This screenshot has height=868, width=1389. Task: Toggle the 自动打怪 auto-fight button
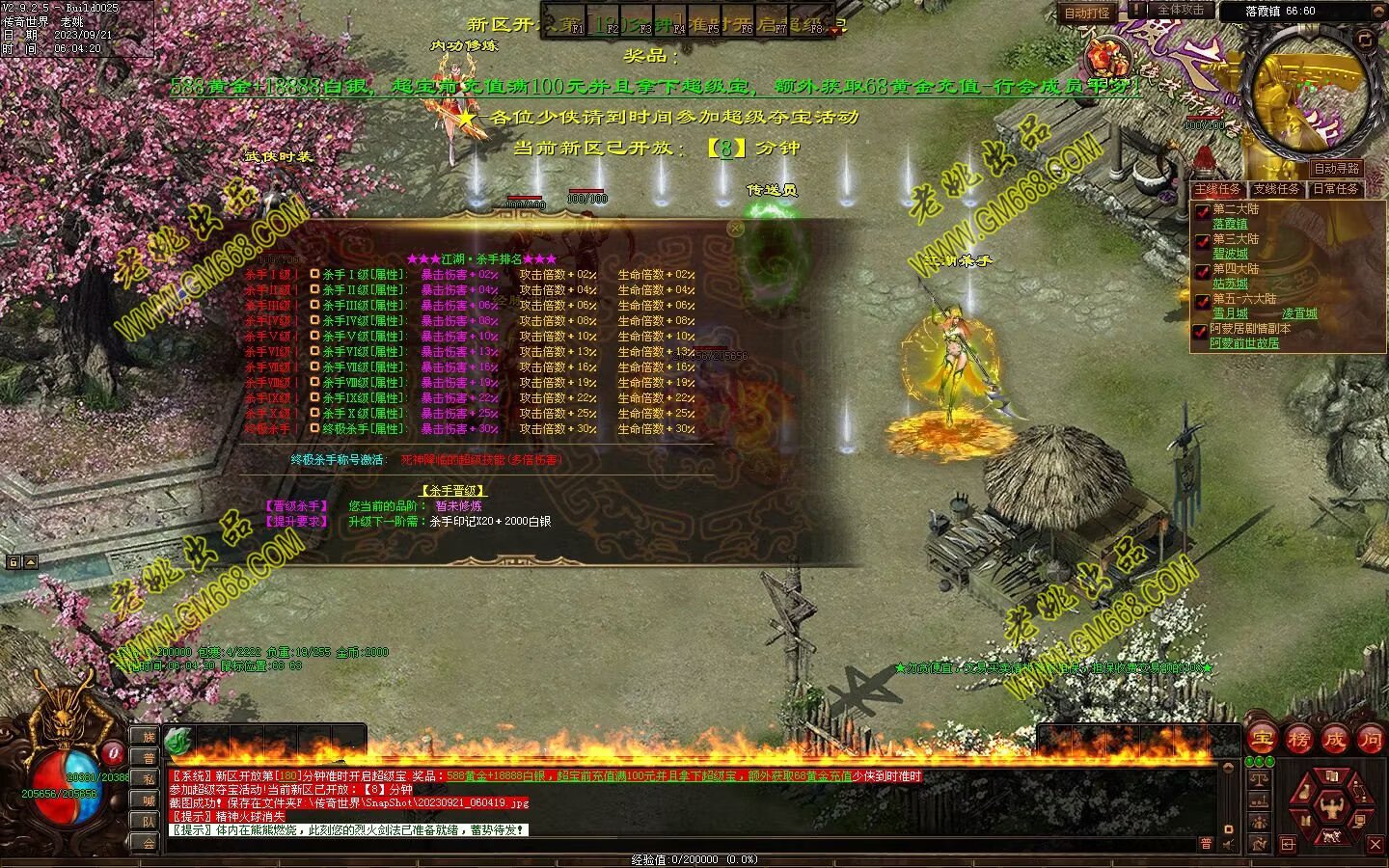pos(1087,14)
